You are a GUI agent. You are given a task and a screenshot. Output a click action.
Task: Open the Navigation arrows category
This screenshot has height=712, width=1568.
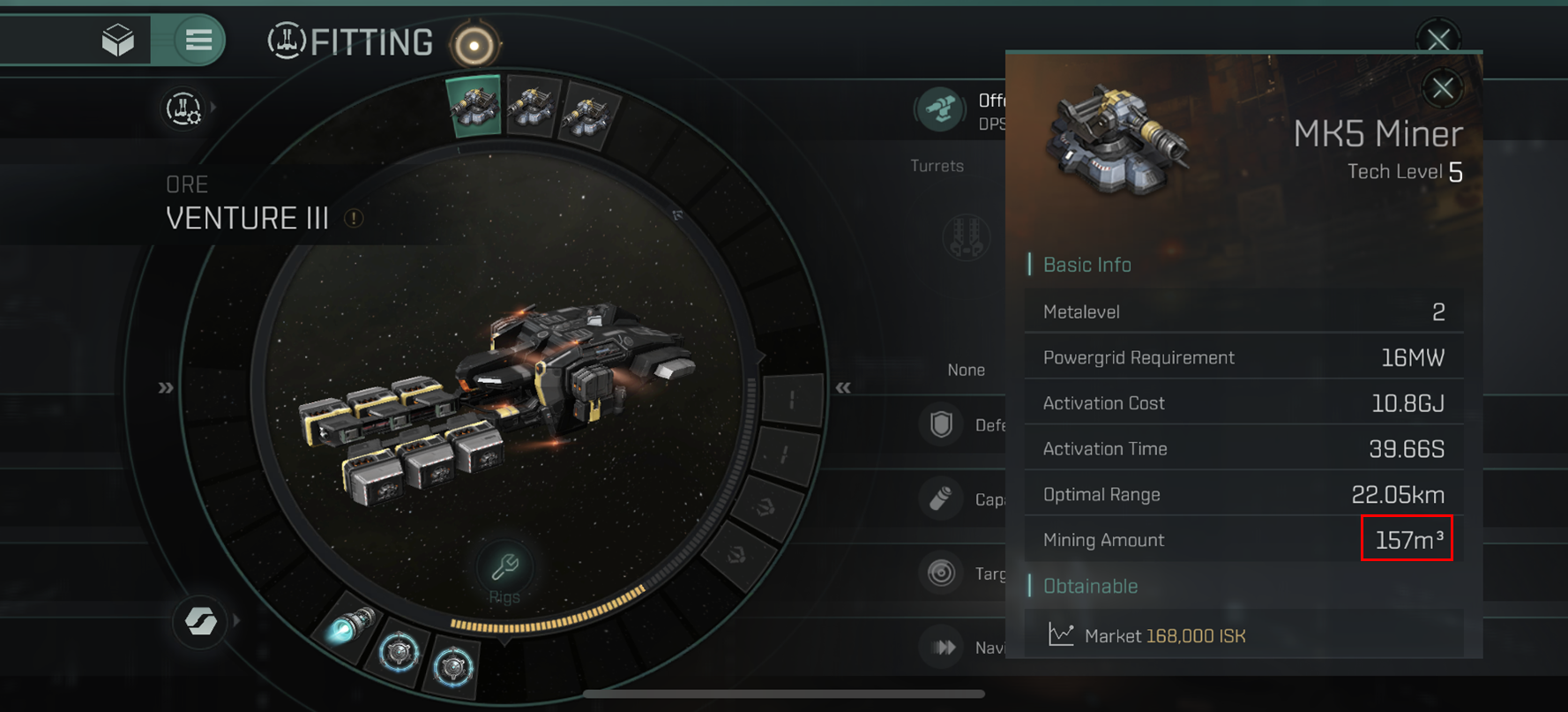point(942,648)
